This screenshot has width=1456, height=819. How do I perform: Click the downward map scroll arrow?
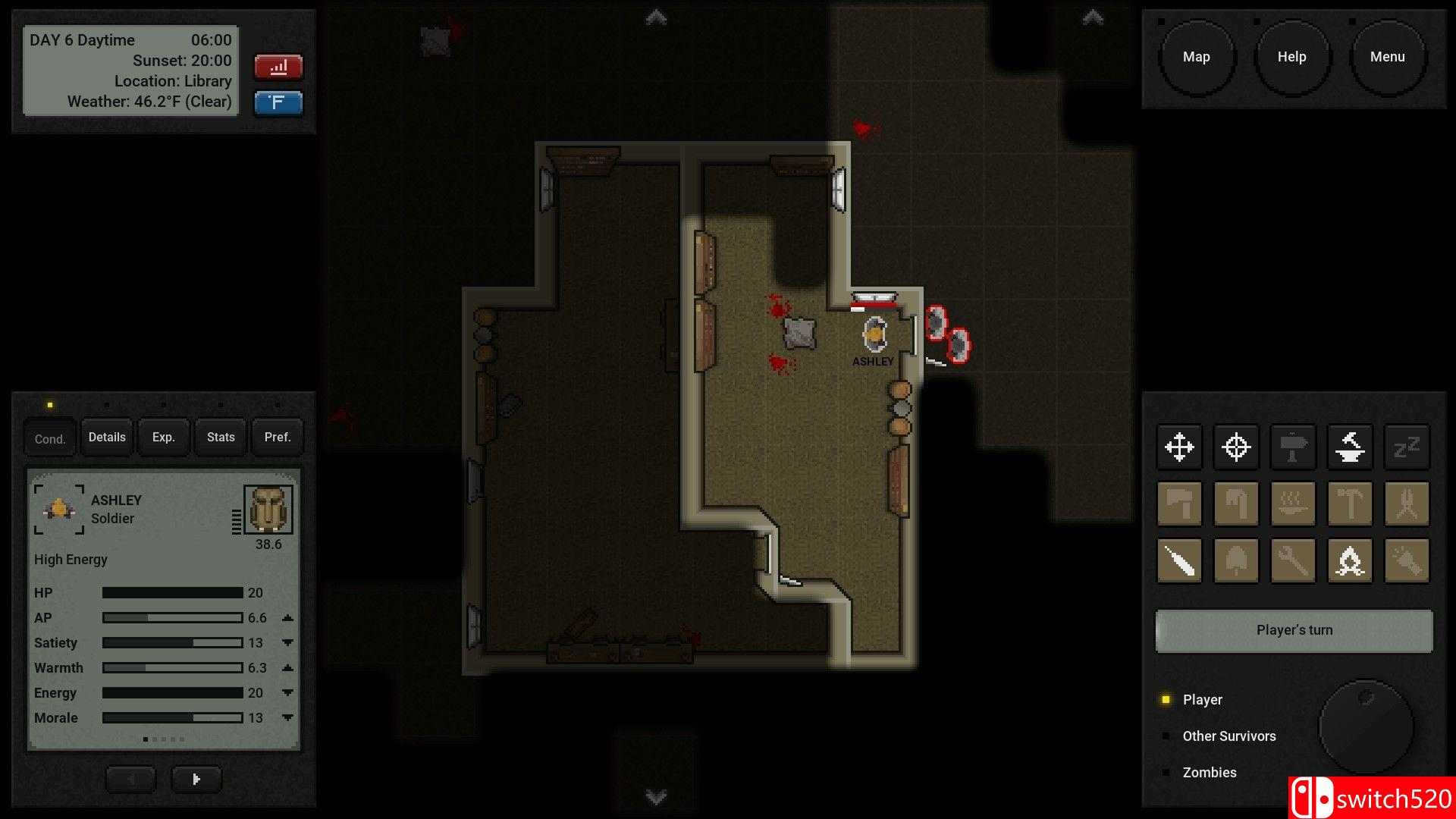click(x=654, y=797)
